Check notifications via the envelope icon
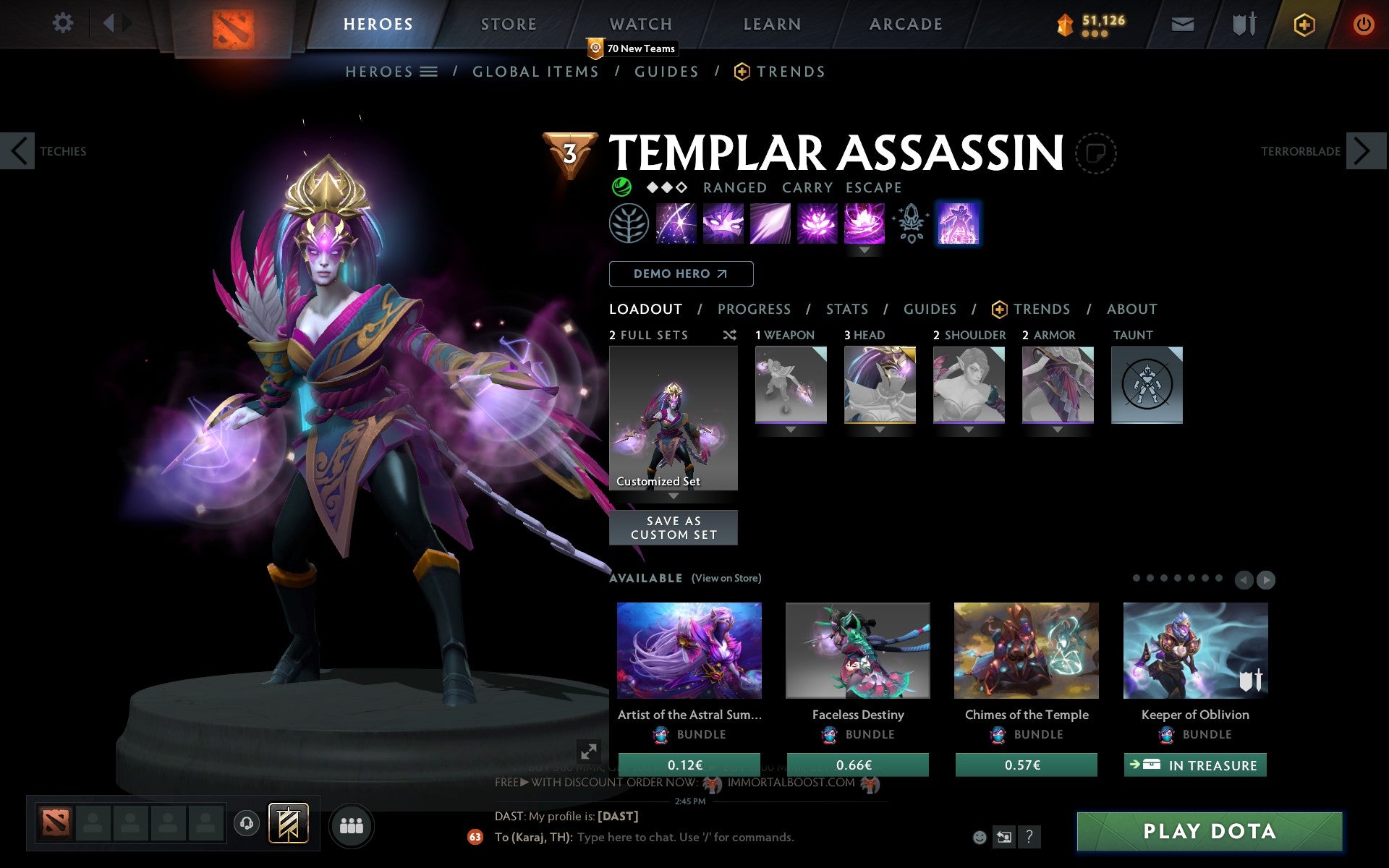This screenshot has height=868, width=1389. (1182, 24)
